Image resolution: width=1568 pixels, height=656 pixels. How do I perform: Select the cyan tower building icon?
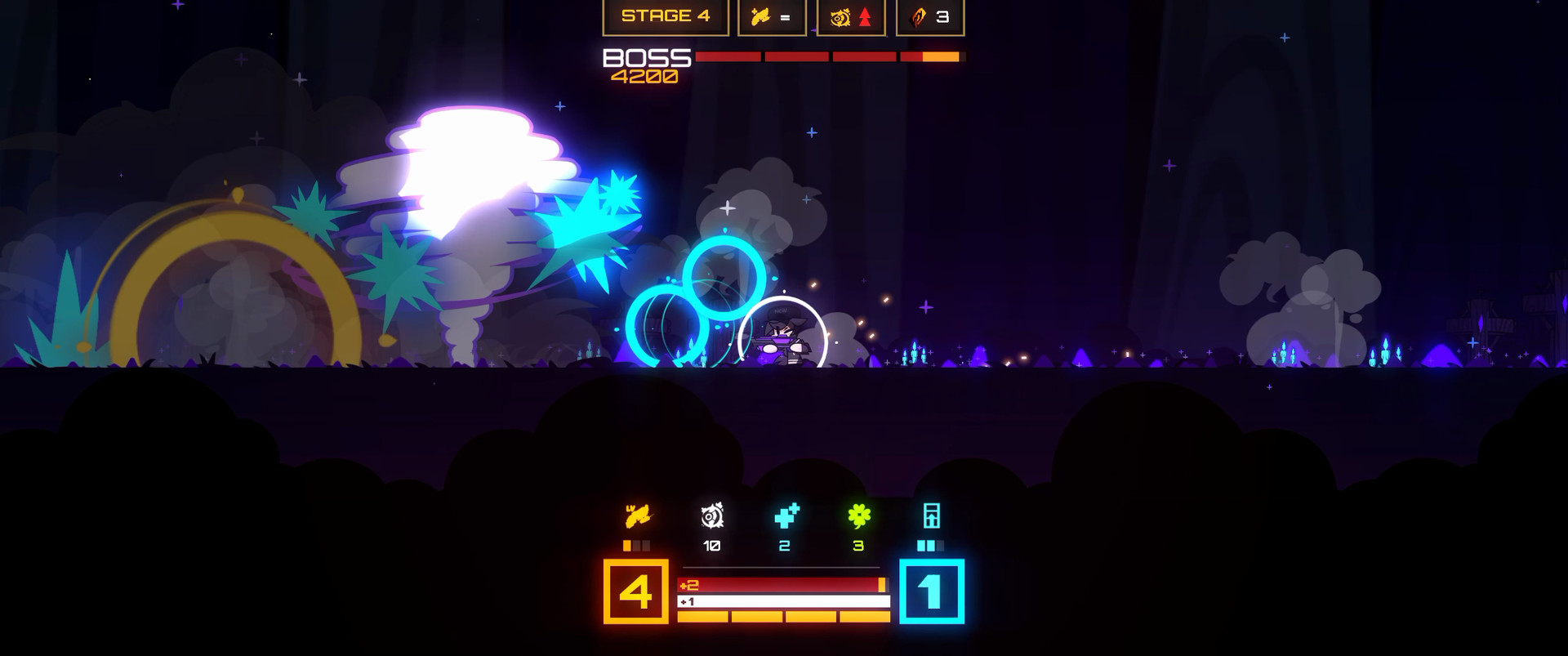click(931, 516)
